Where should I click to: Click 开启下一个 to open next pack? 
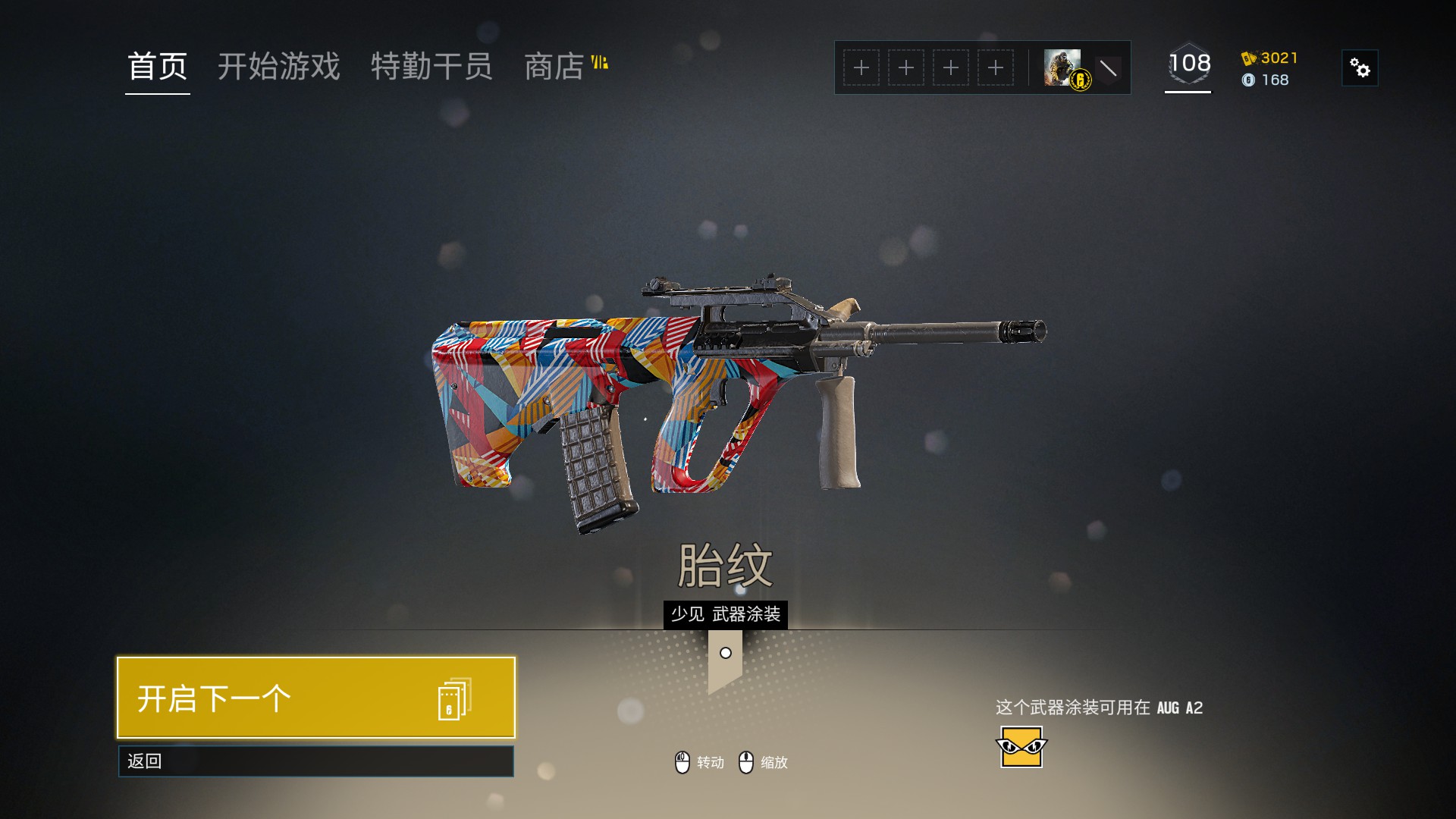tap(316, 698)
